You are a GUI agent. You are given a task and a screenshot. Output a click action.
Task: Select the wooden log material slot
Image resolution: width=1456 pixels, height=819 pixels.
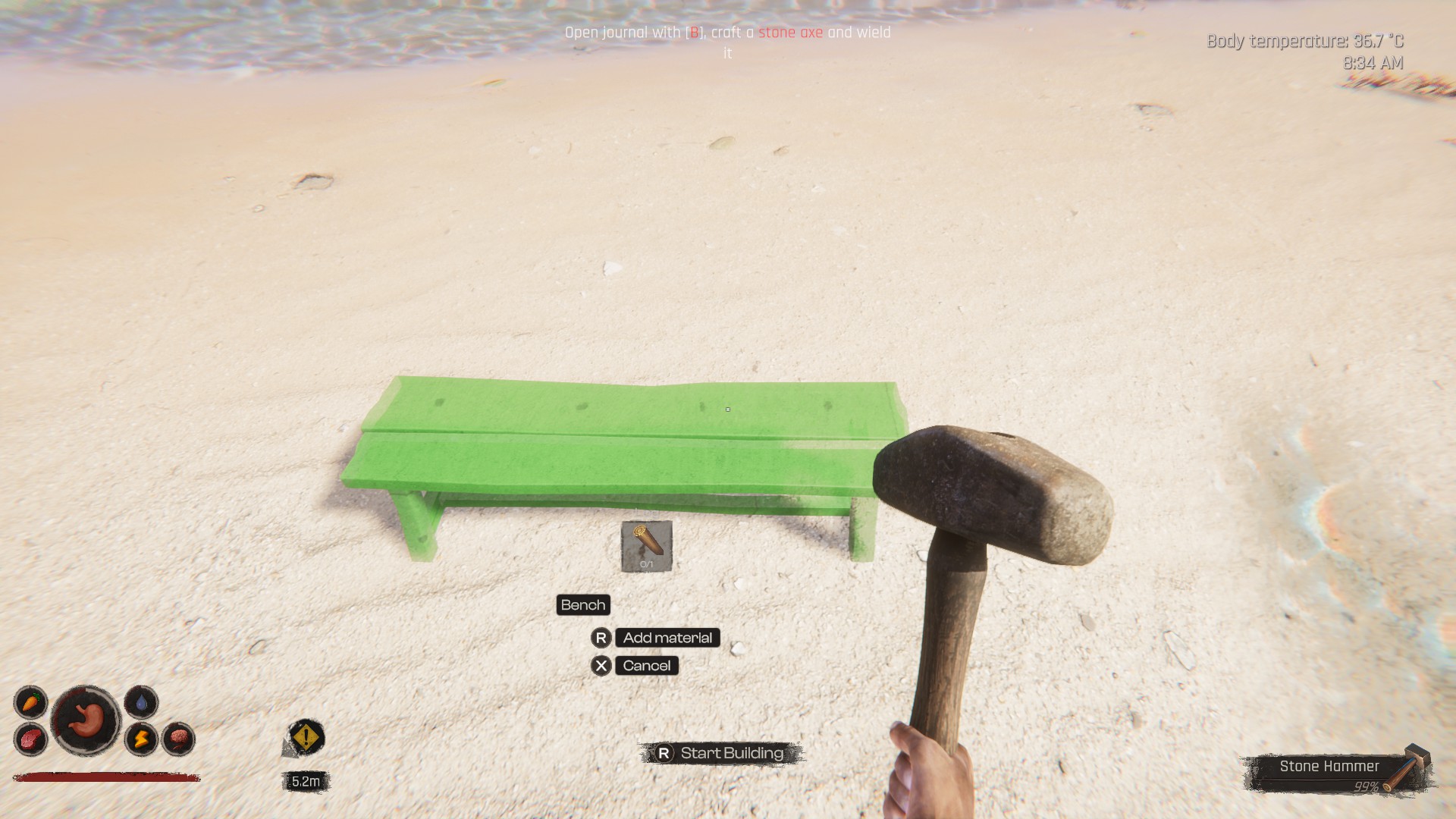pyautogui.click(x=646, y=546)
